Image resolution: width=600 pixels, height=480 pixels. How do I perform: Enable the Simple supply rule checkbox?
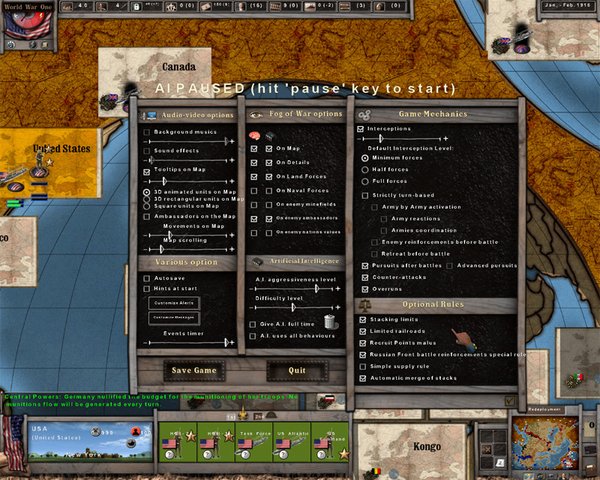363,367
